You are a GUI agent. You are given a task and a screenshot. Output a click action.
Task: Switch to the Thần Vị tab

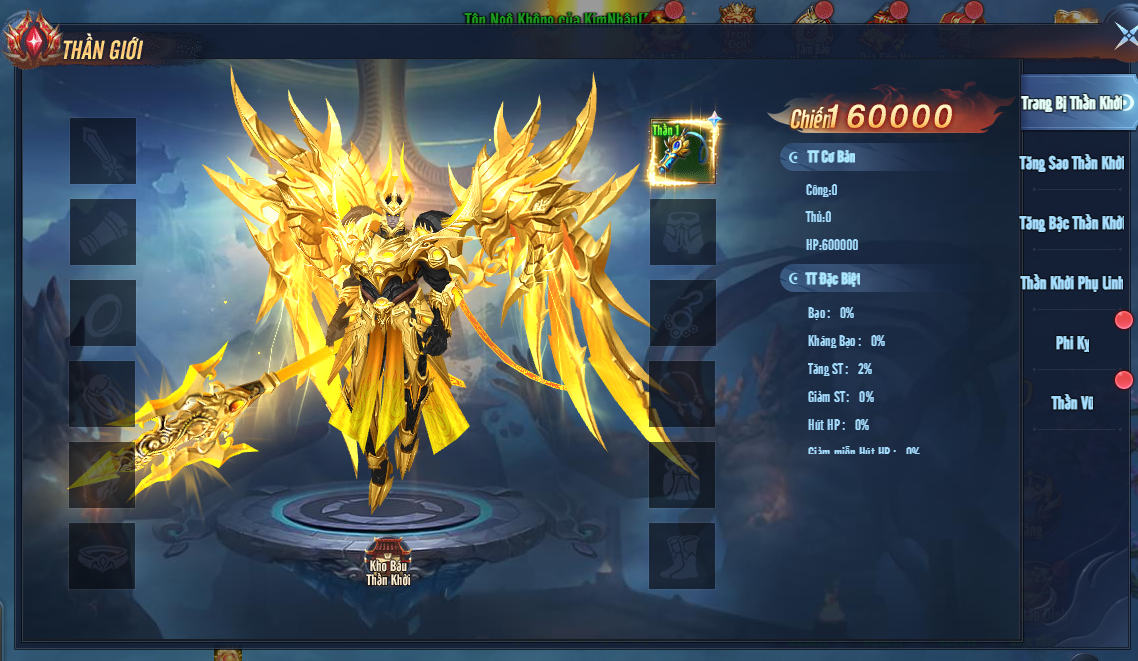click(x=1072, y=403)
